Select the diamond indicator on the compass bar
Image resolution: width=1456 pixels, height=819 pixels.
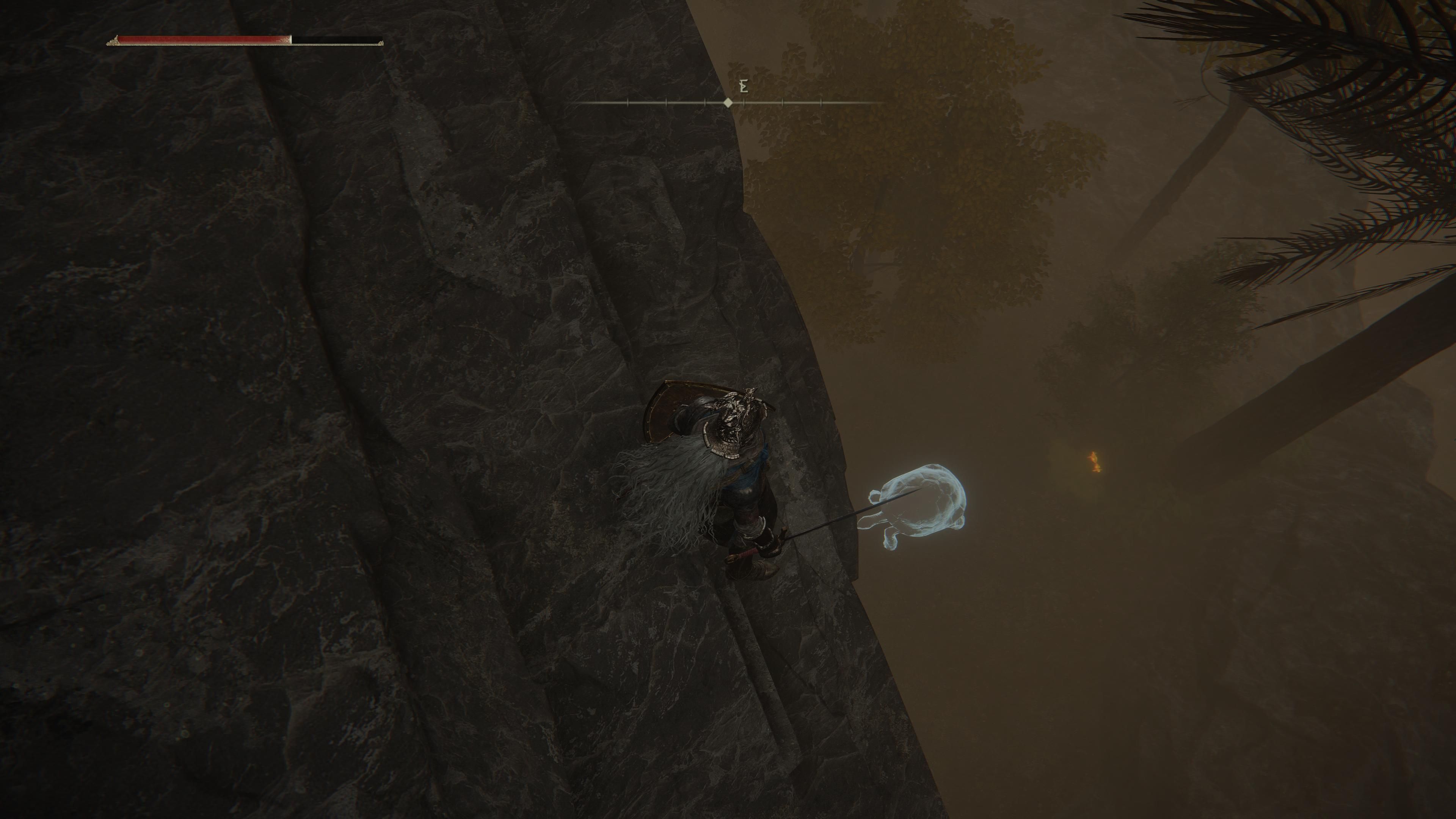pos(728,103)
